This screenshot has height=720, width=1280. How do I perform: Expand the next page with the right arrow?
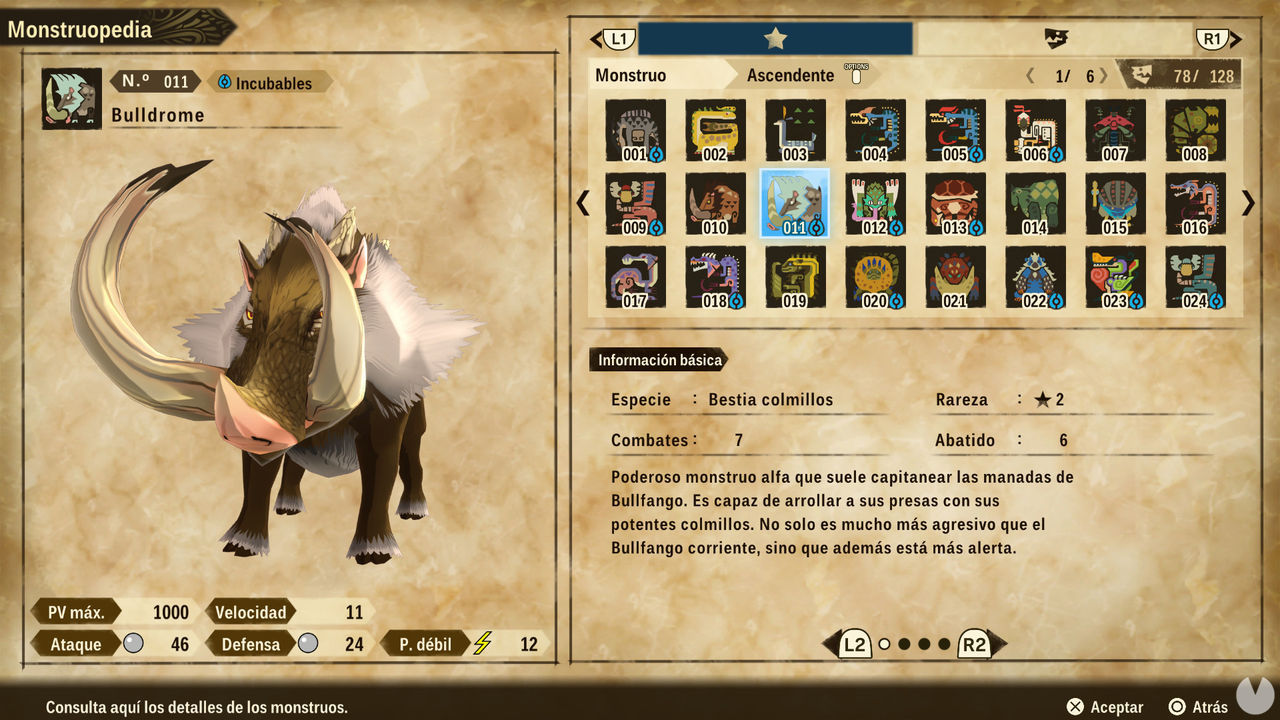[1247, 203]
